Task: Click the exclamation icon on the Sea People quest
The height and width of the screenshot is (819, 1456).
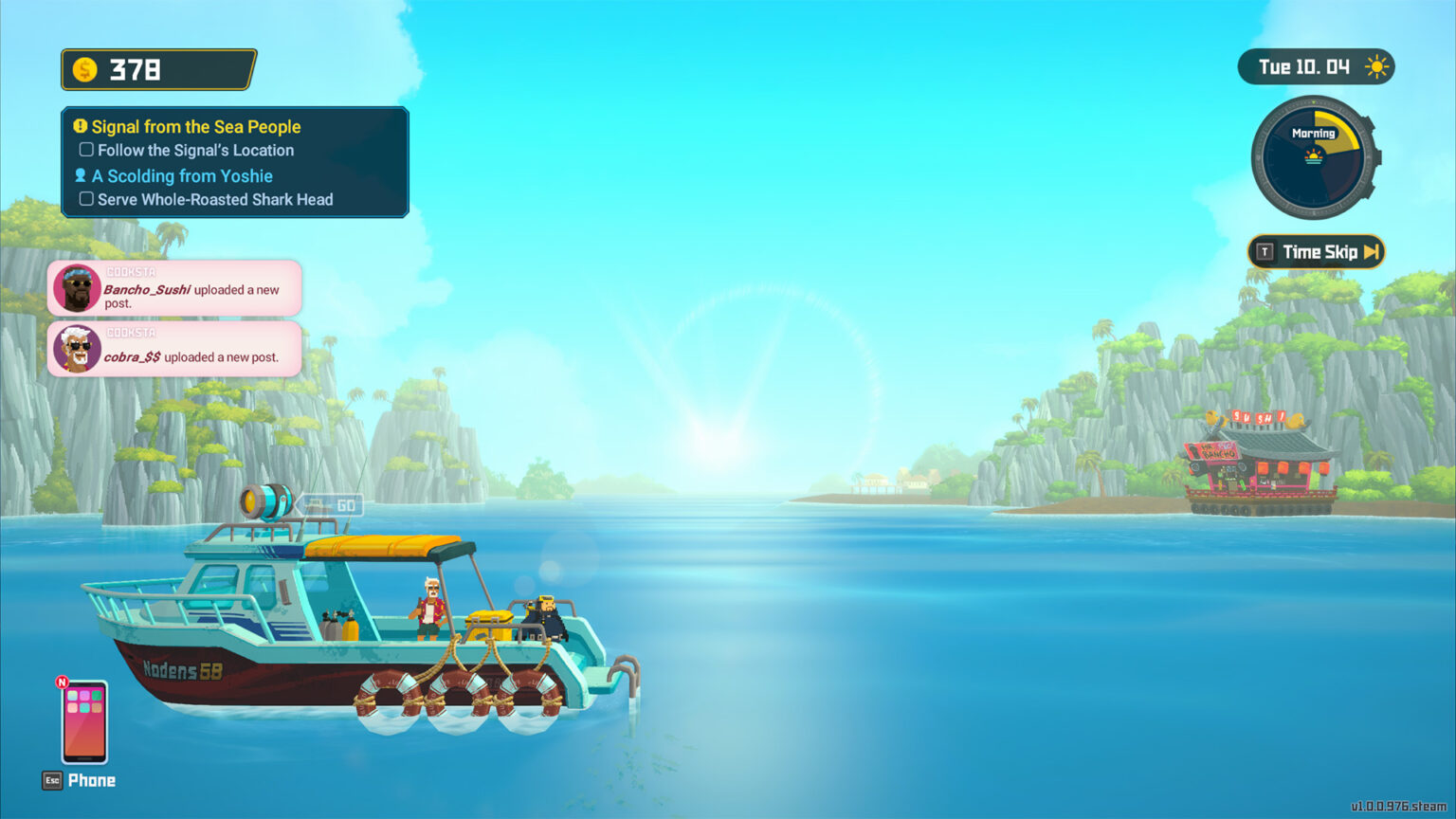Action: pos(80,126)
